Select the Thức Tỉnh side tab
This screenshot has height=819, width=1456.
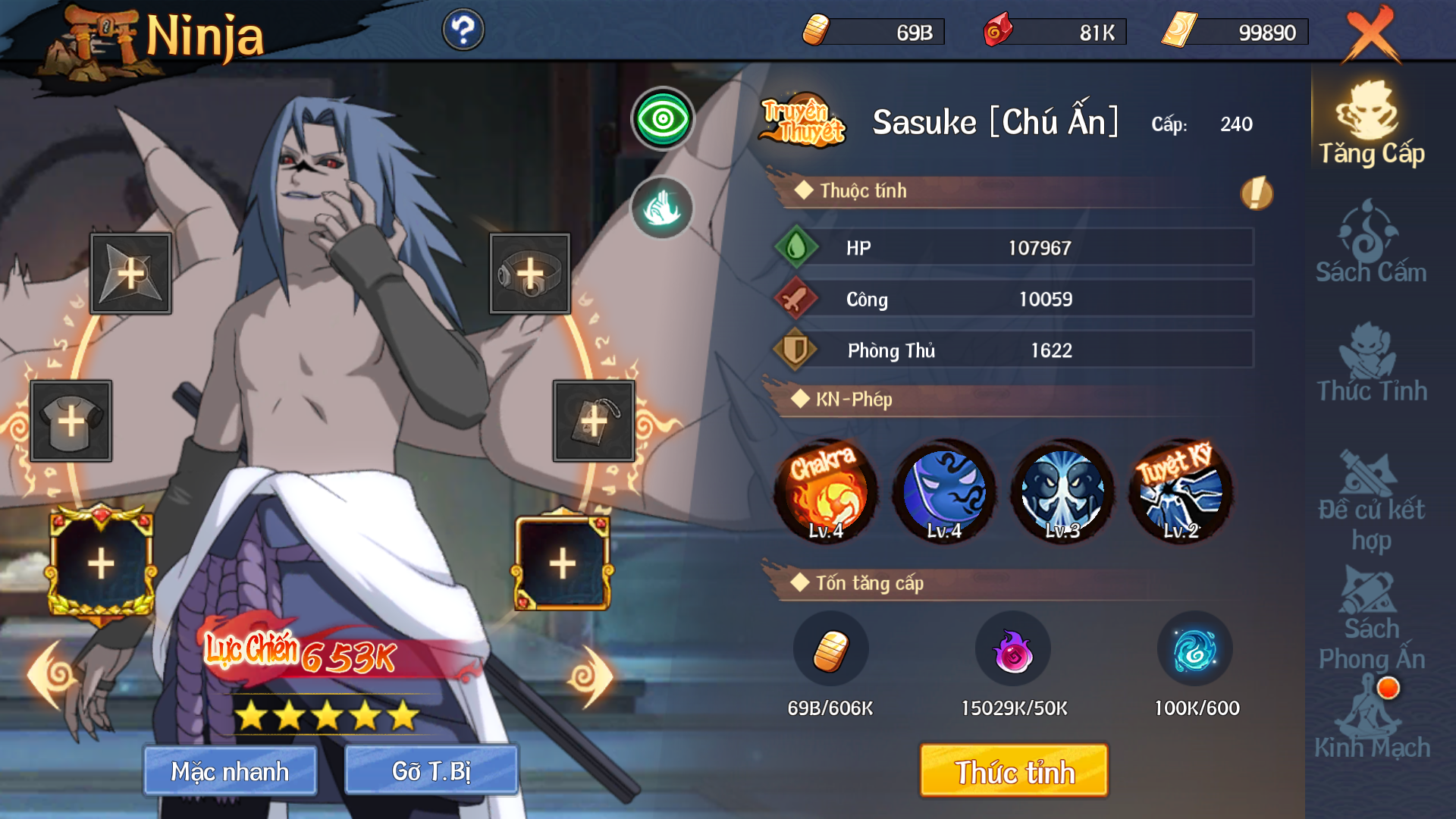click(1371, 362)
